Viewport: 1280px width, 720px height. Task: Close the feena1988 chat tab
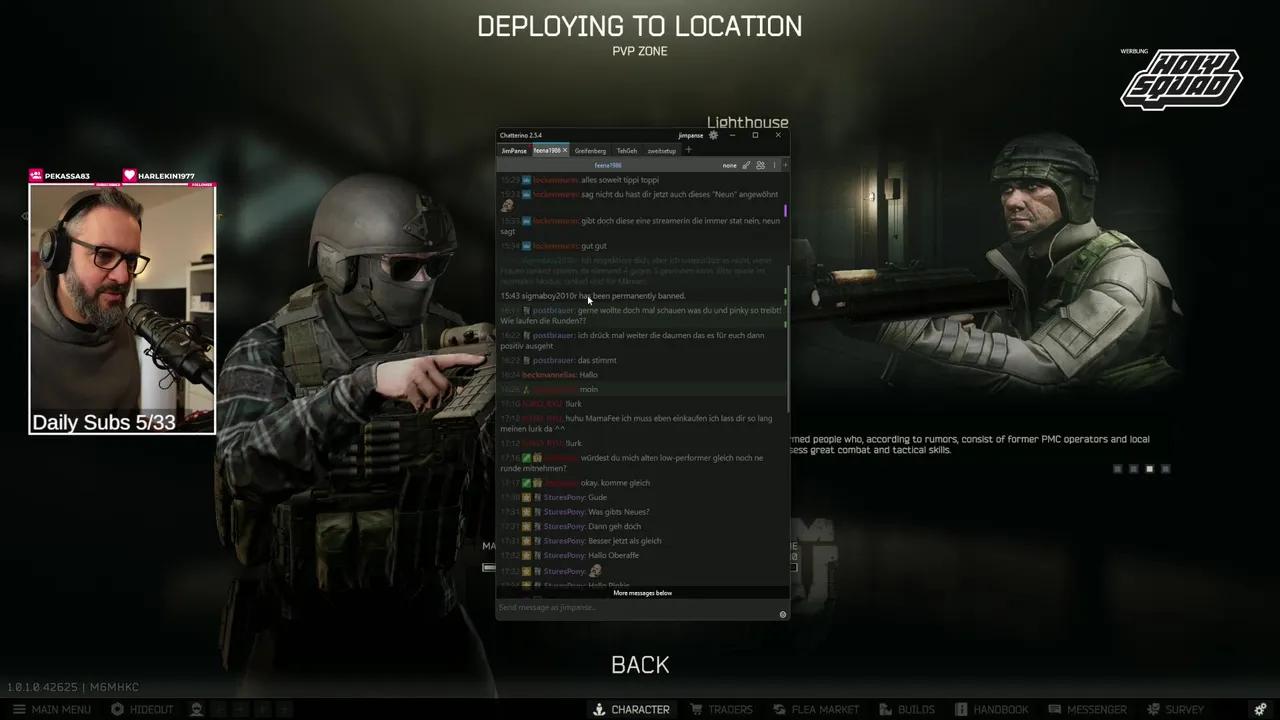point(564,150)
